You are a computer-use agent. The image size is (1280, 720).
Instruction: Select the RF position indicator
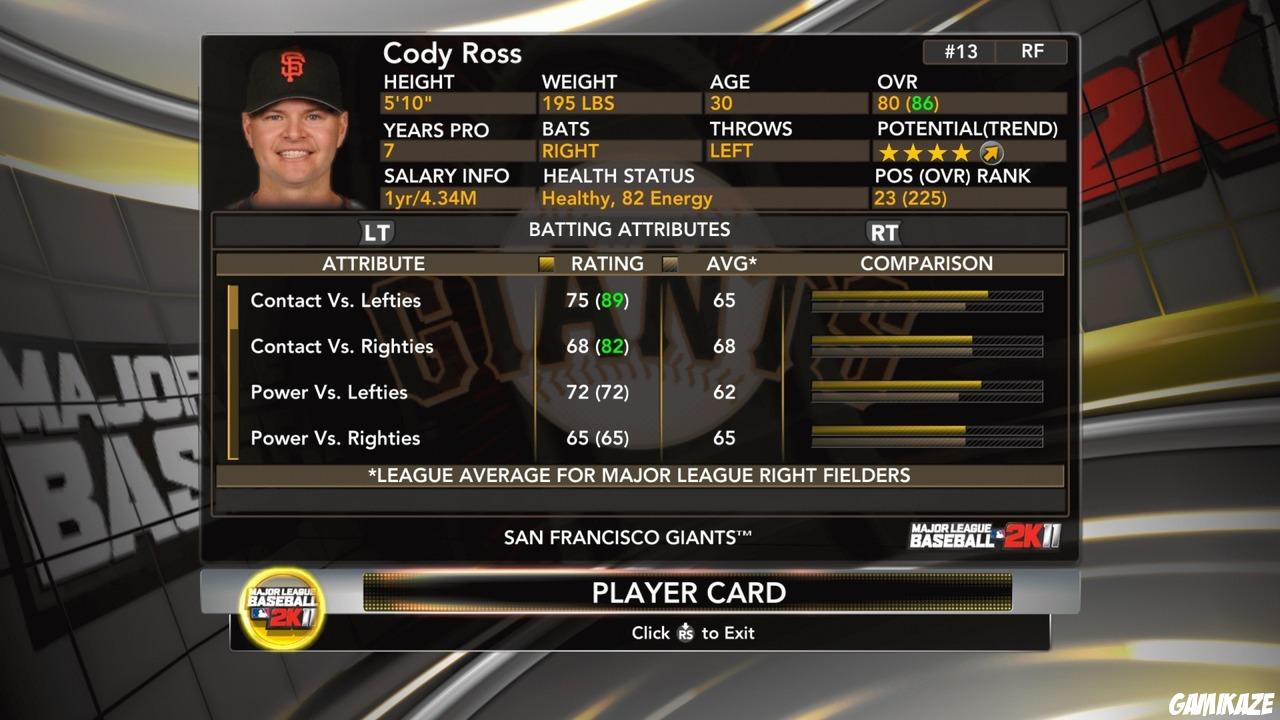(1034, 51)
